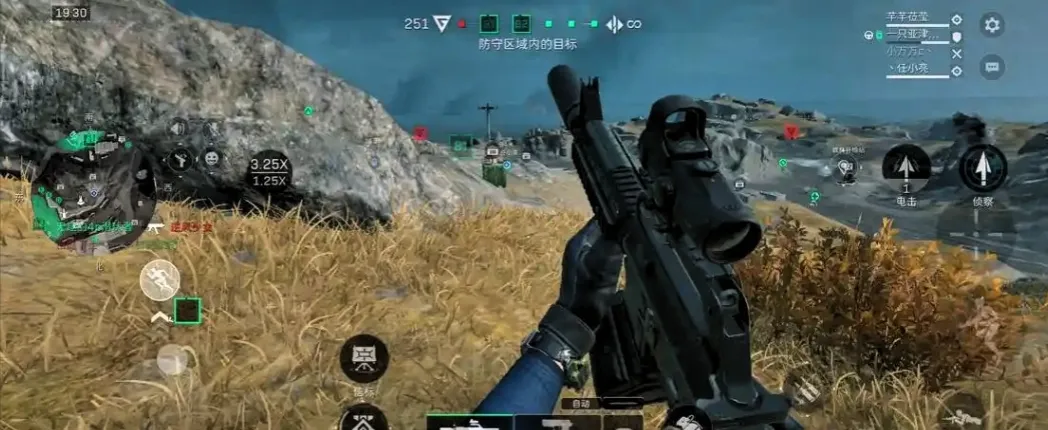Tap the sprint running-man button
This screenshot has width=1048, height=430.
pos(159,280)
